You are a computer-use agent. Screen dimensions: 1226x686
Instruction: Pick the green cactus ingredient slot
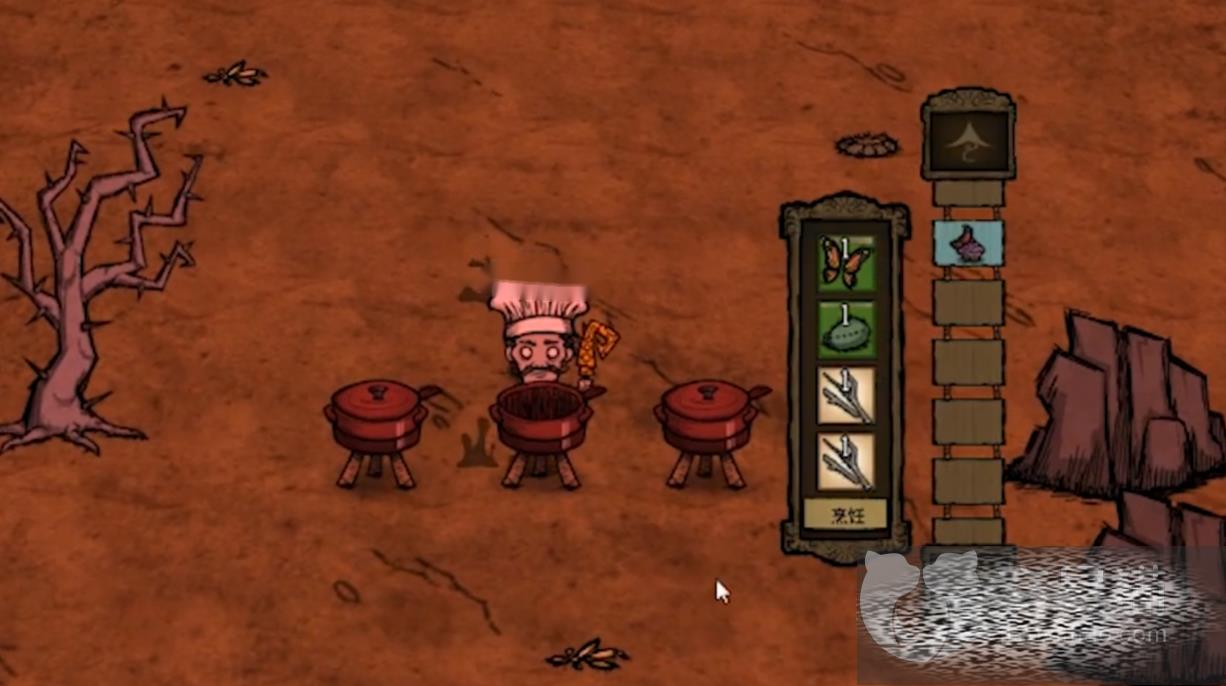click(846, 329)
